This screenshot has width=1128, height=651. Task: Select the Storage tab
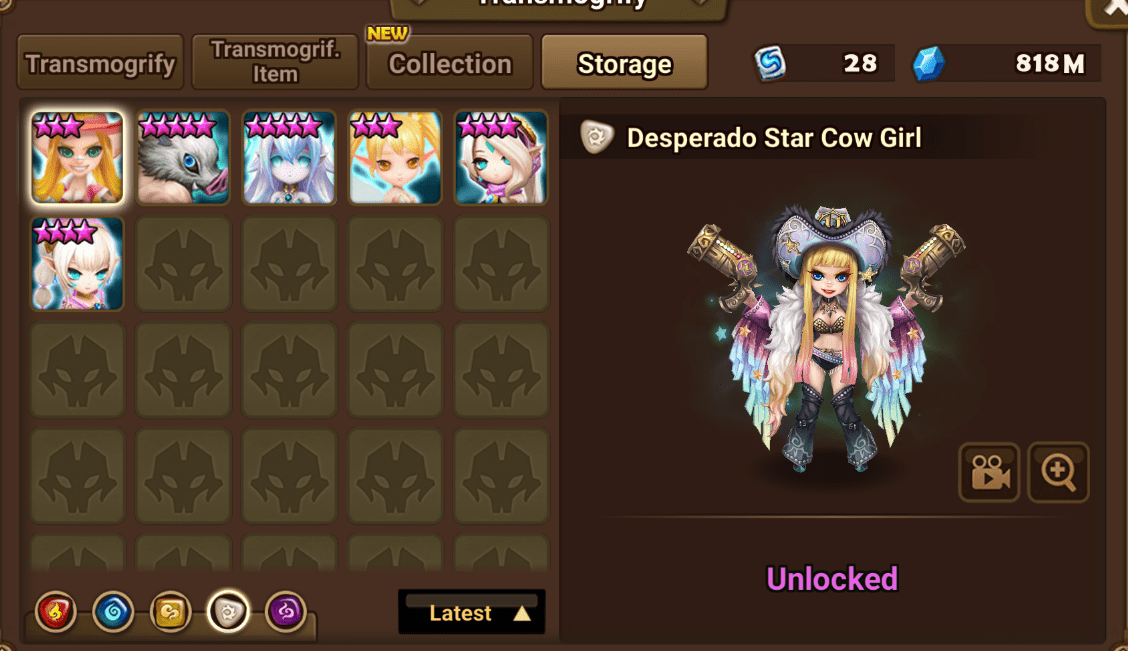point(624,64)
